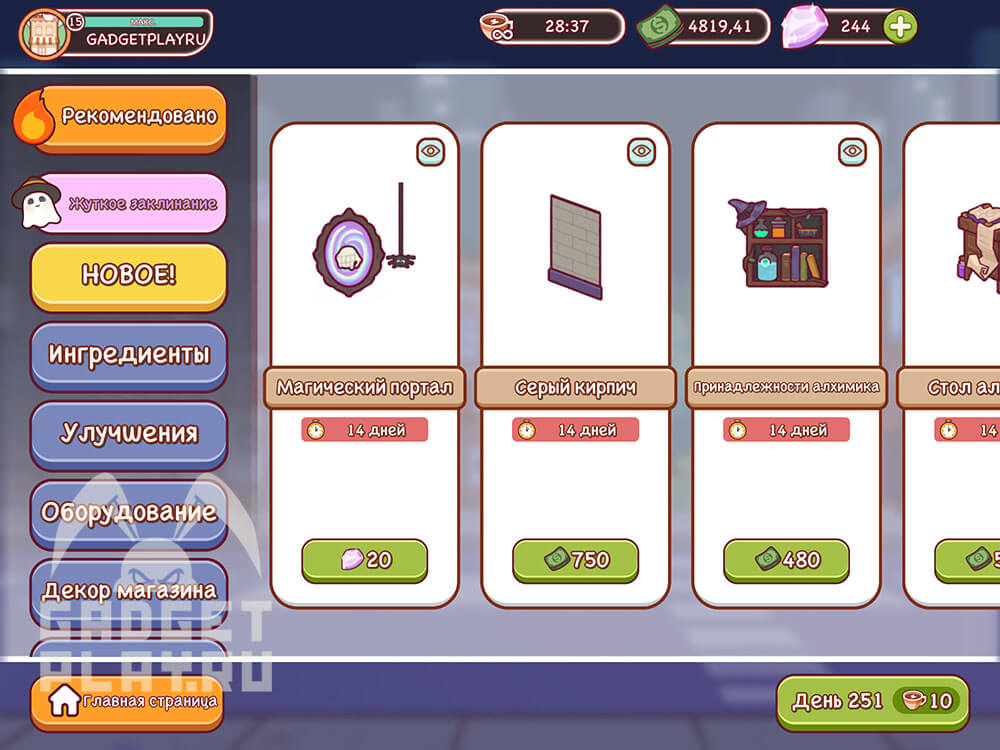Preview the Серый кирпич with eye icon
Screen dimensions: 1000x750
coord(642,151)
